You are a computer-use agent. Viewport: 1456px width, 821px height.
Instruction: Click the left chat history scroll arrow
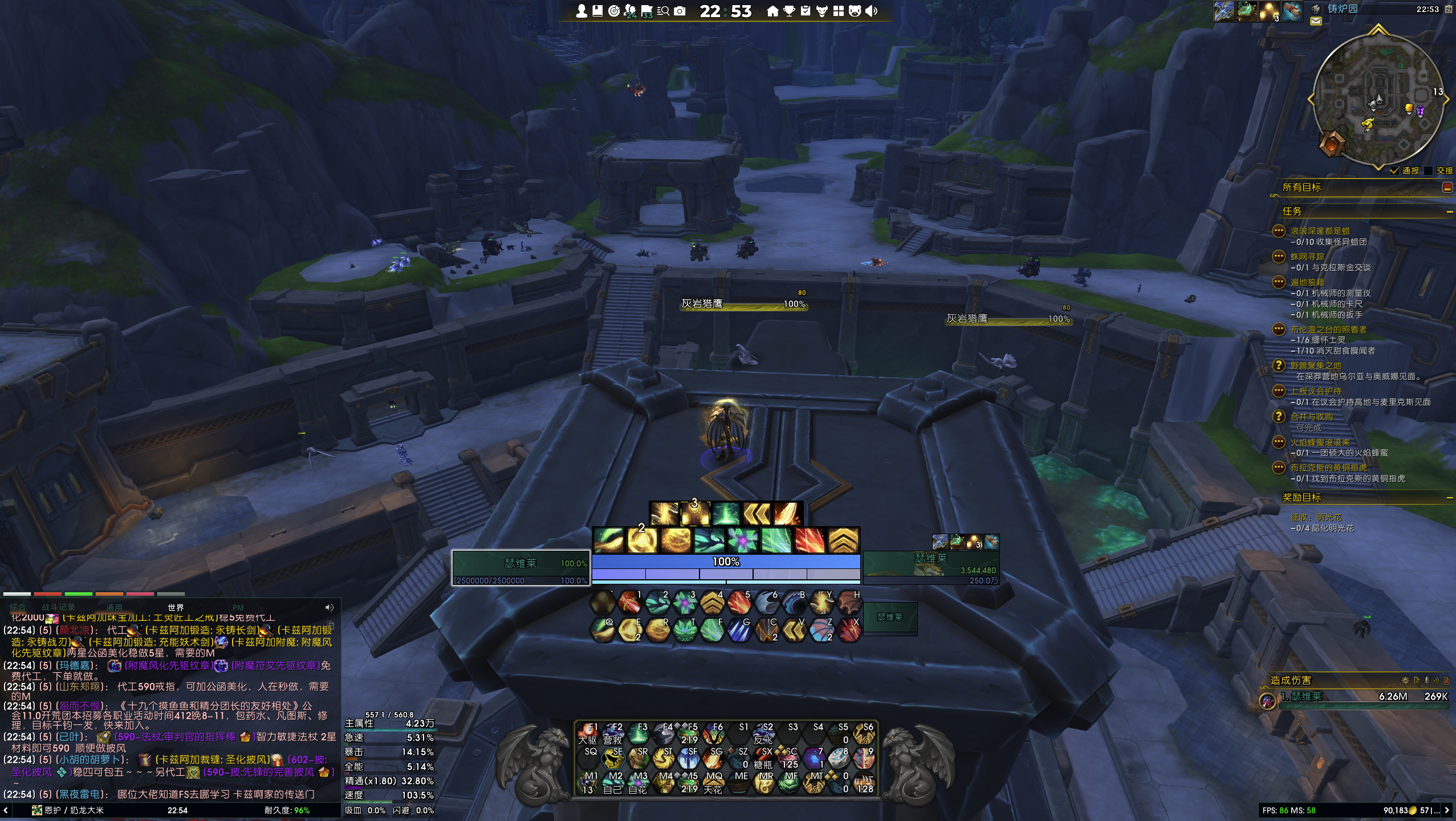click(x=6, y=811)
